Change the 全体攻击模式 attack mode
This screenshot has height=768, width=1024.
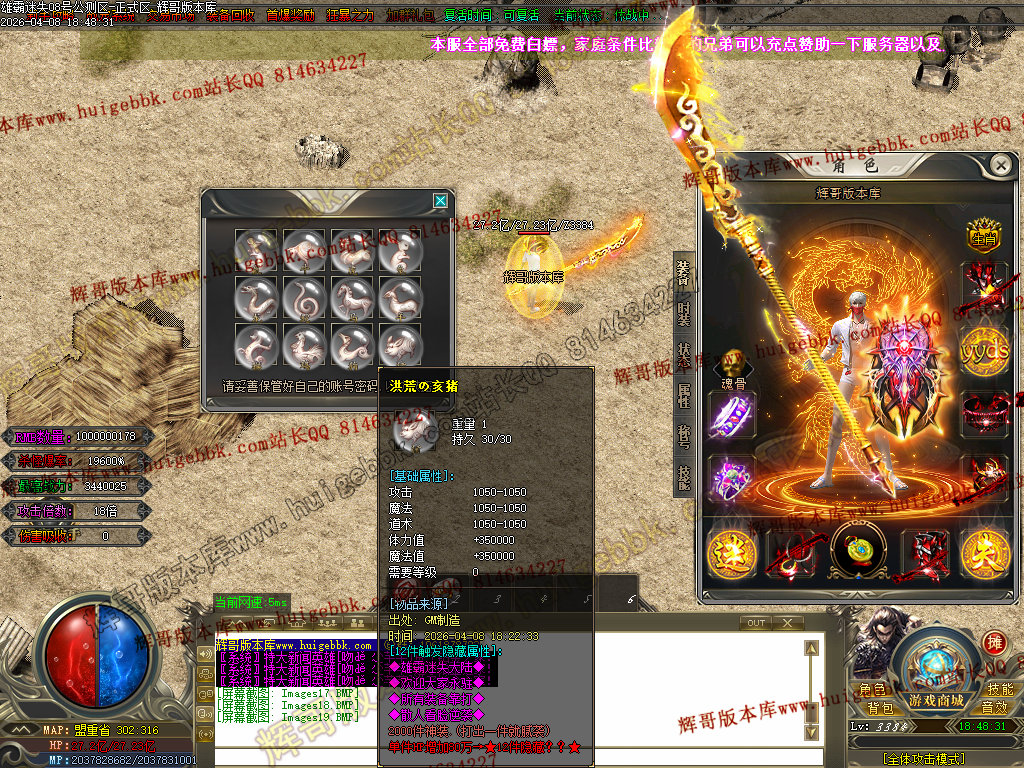932,759
